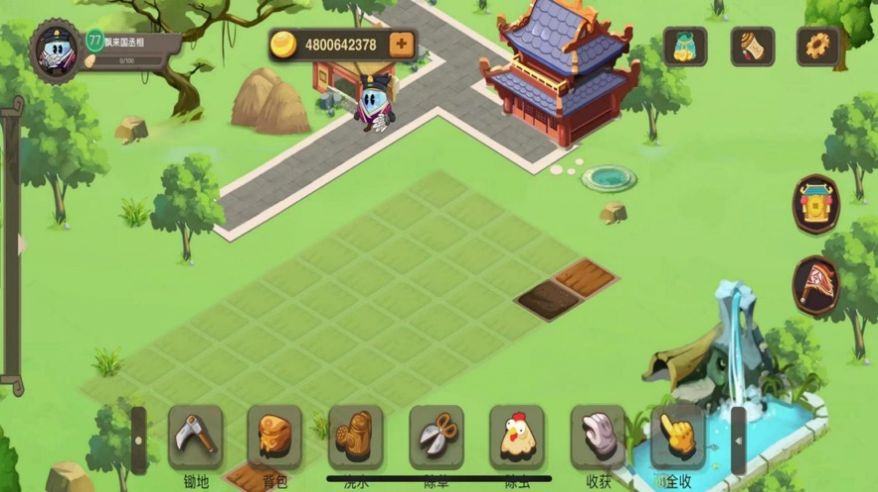Image resolution: width=878 pixels, height=492 pixels.
Task: Open the player avatar profile
Action: pos(55,49)
